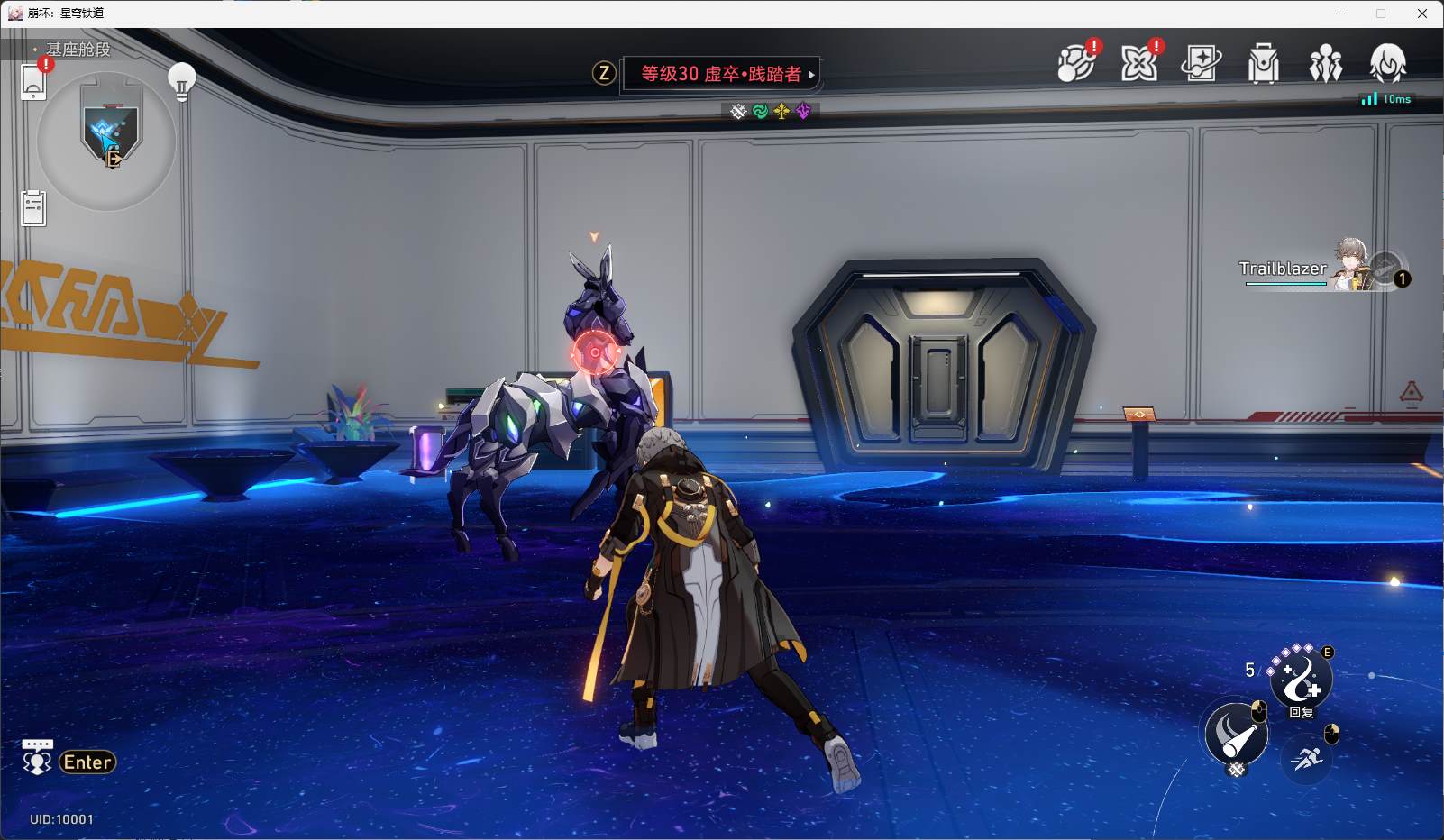This screenshot has width=1444, height=840.
Task: Open the chat box icon
Action: 37,758
